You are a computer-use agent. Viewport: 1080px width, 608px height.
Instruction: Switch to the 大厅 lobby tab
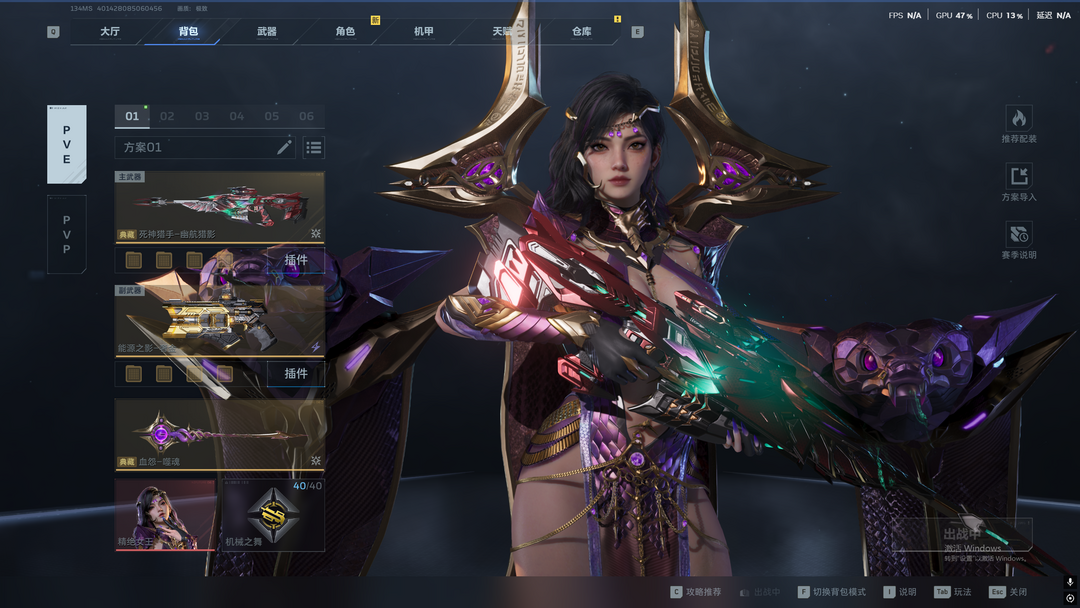(110, 32)
